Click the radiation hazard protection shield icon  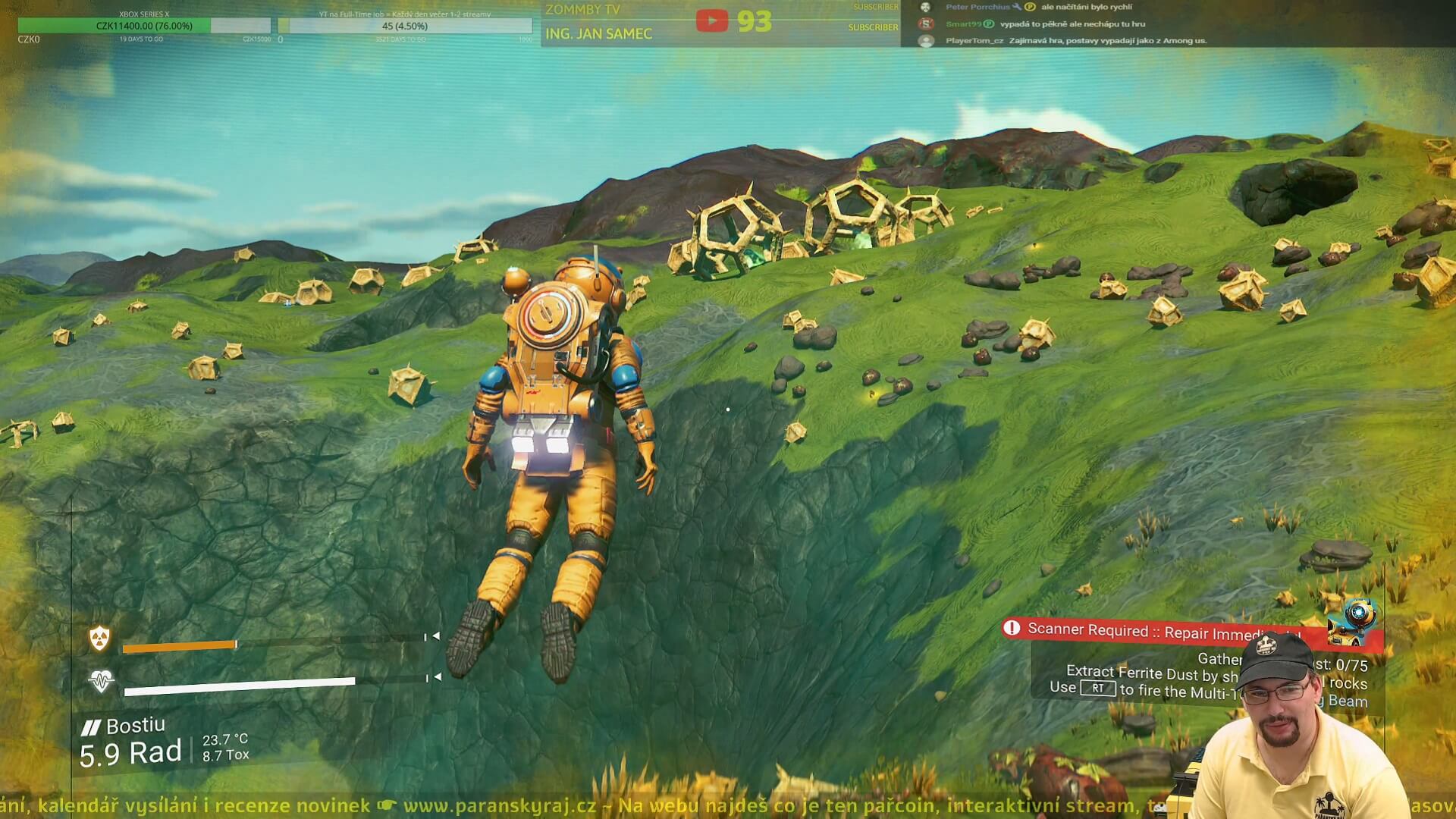(x=99, y=639)
